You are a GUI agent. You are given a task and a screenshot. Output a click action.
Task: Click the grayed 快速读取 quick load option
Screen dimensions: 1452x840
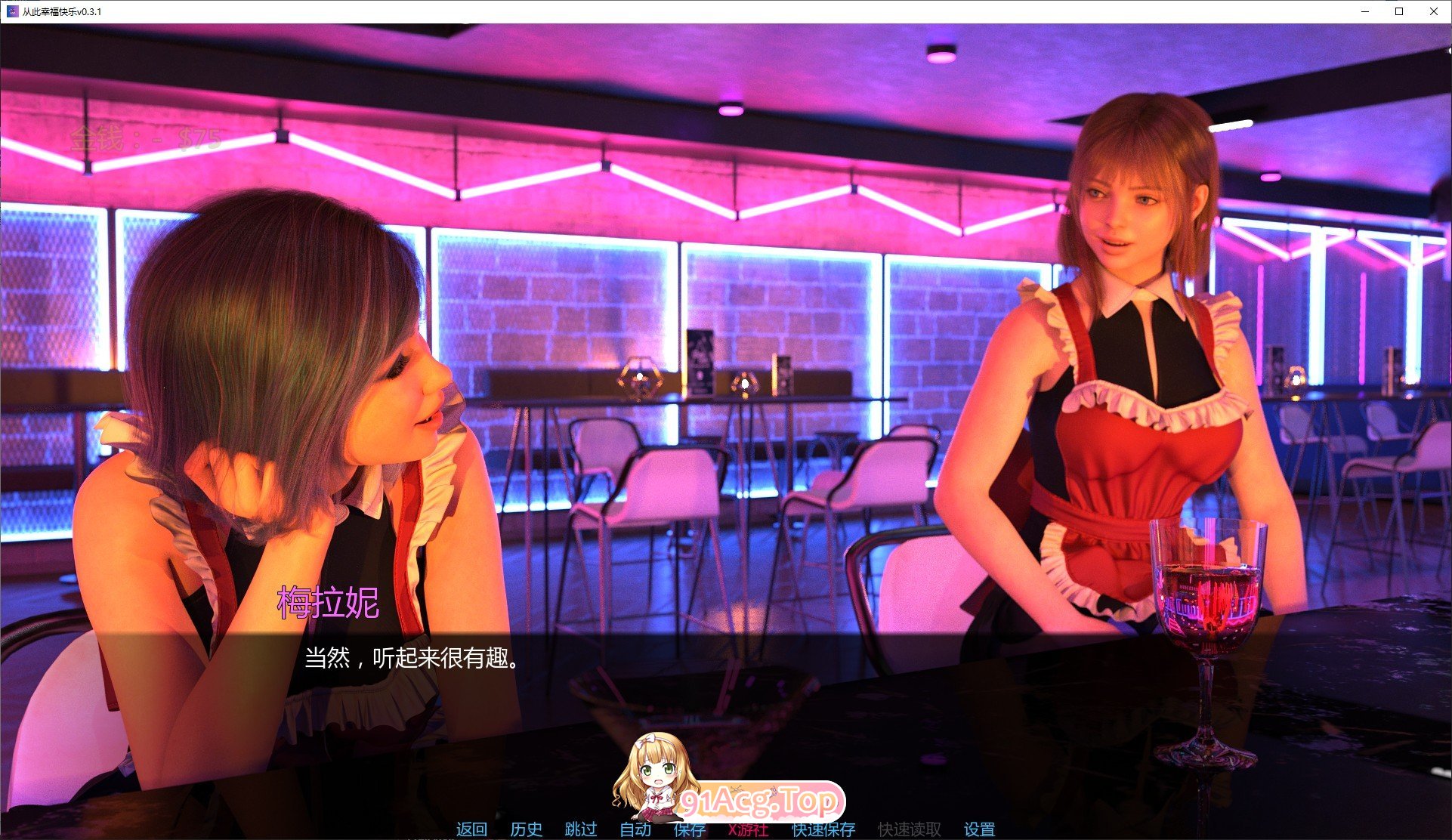coord(908,829)
